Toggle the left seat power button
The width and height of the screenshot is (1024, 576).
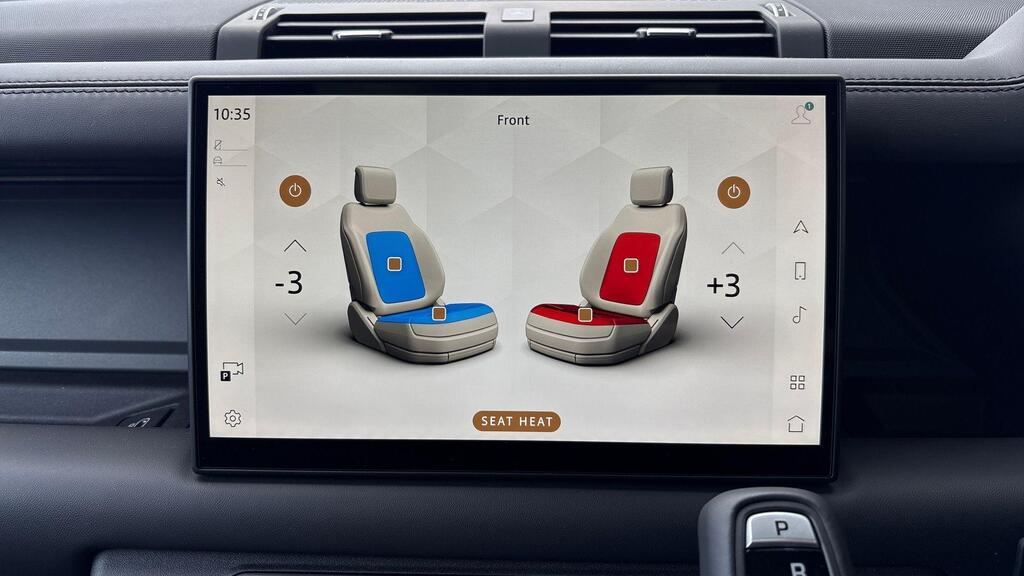[x=295, y=191]
